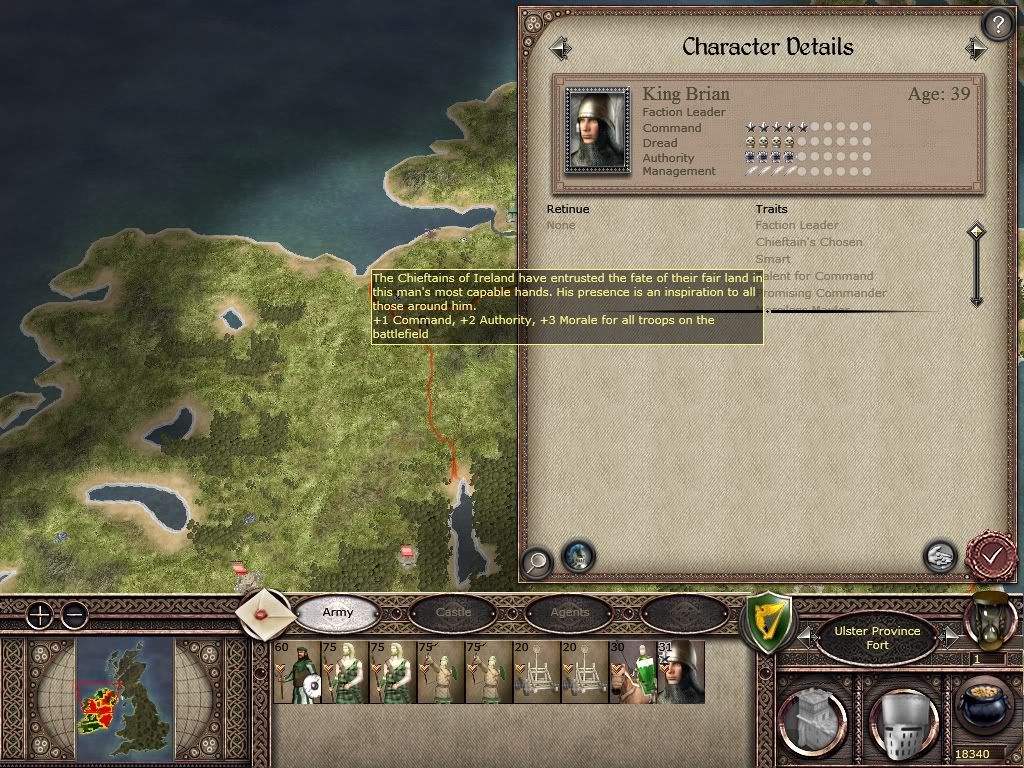Switch to the Army tab
1024x768 pixels.
click(x=338, y=612)
